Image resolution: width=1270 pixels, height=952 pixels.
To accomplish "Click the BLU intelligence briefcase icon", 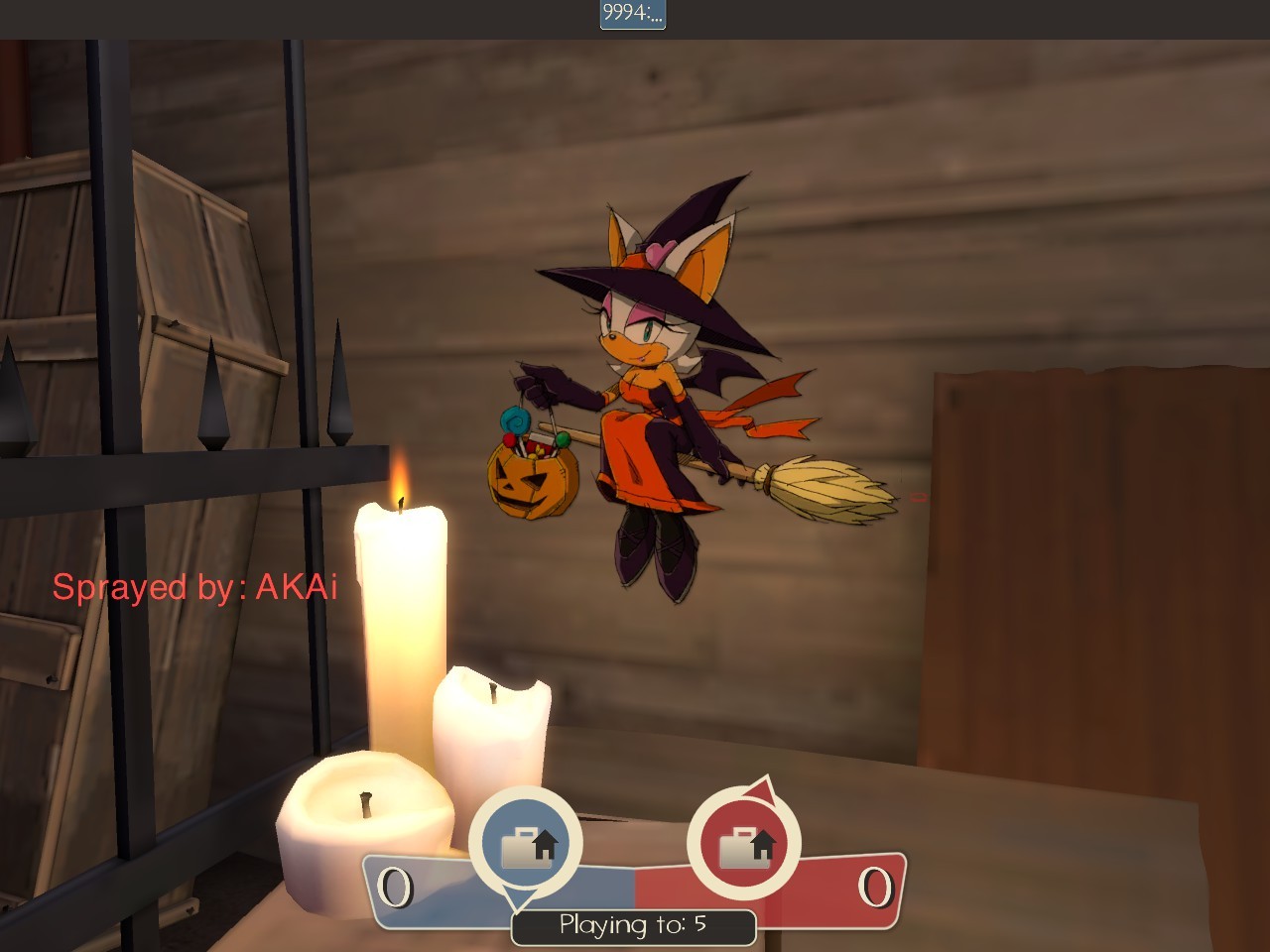I will pyautogui.click(x=525, y=848).
